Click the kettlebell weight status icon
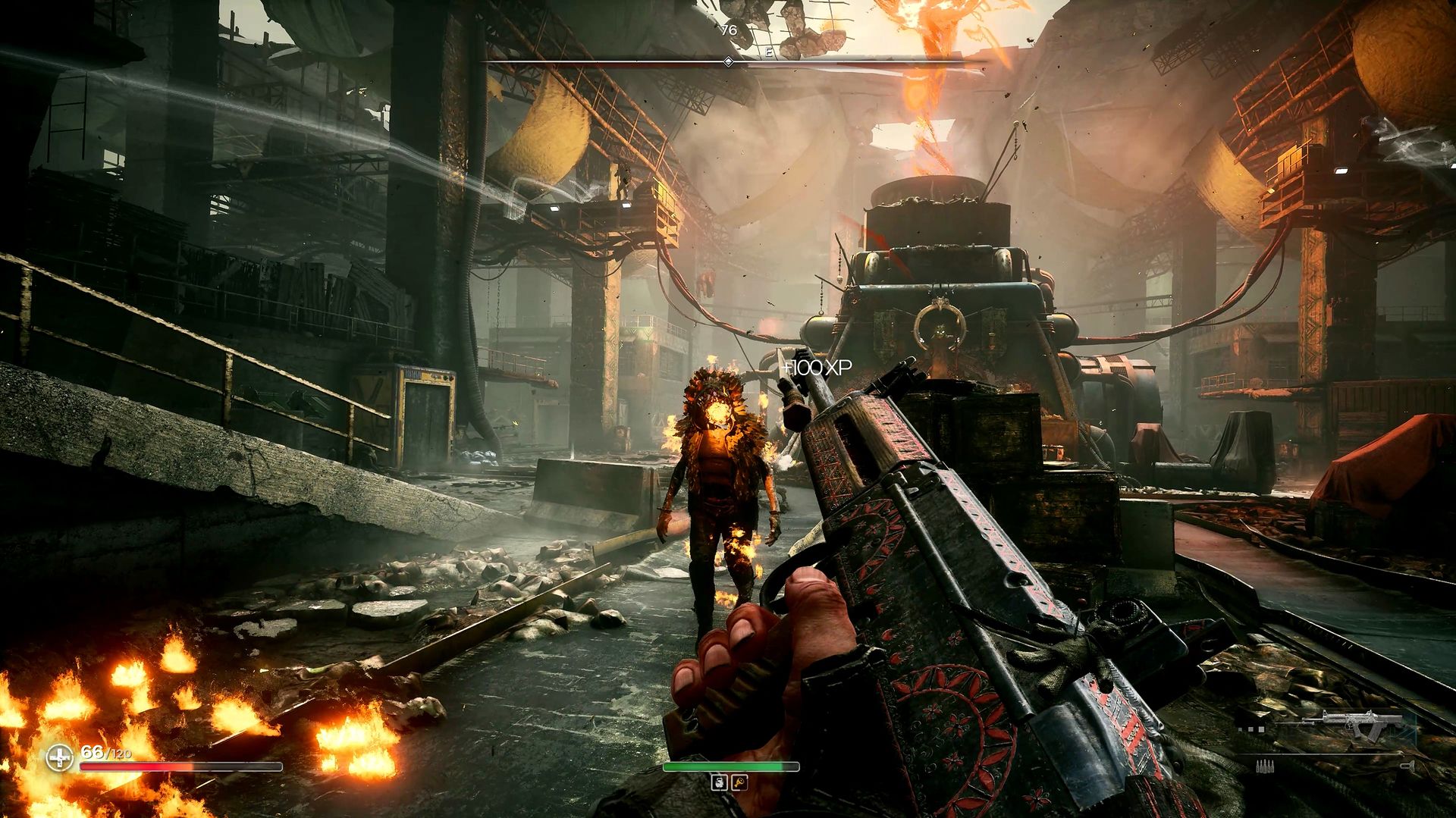1456x818 pixels. tap(719, 782)
